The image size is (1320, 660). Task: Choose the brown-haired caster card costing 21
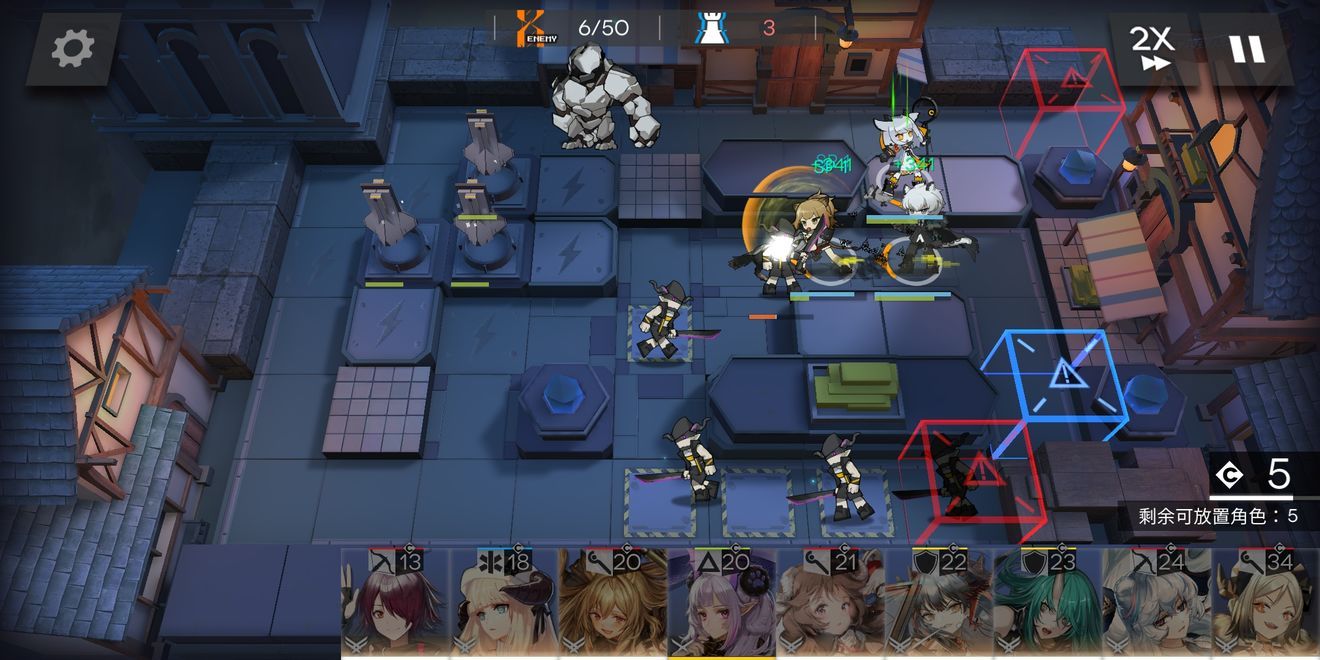(830, 602)
